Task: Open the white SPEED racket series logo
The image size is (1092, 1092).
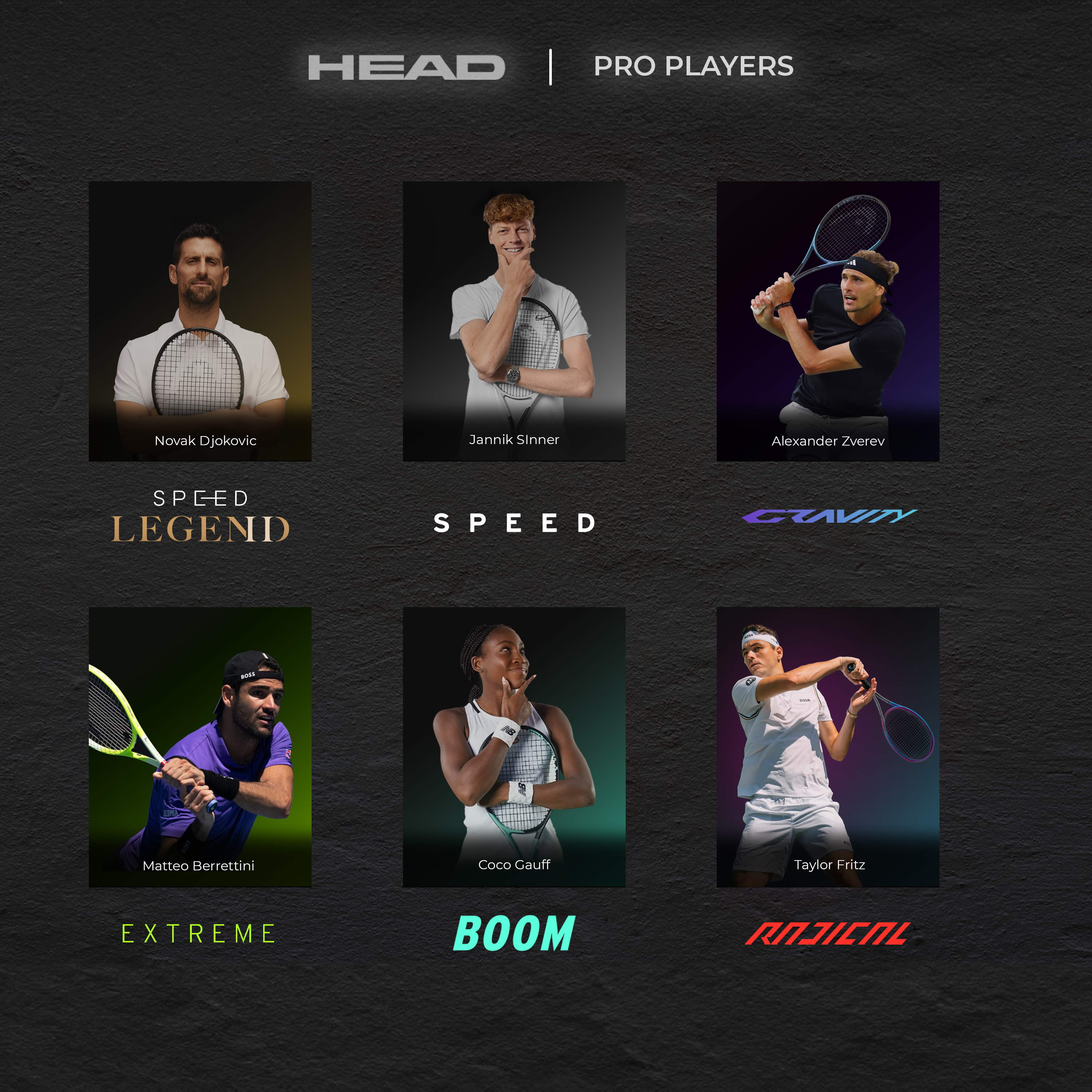Action: (514, 523)
